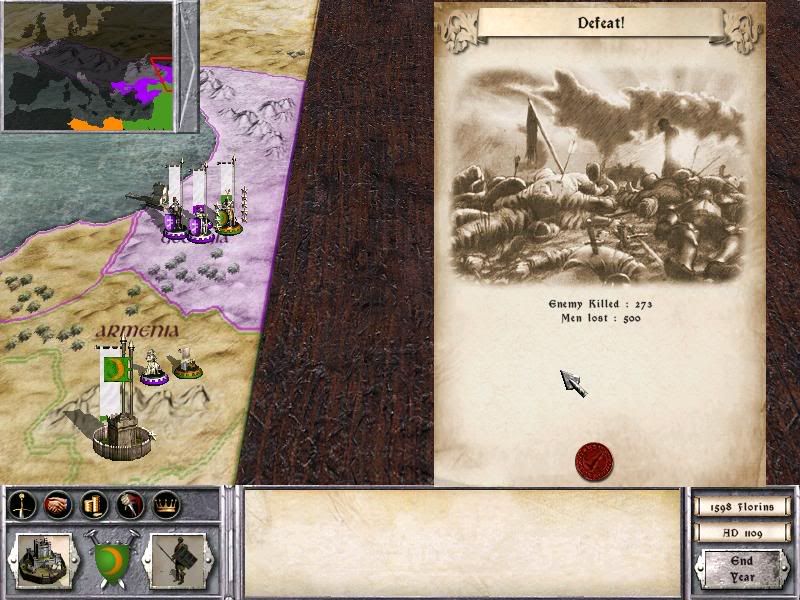Select the crown icon
This screenshot has width=800, height=600.
coord(165,506)
